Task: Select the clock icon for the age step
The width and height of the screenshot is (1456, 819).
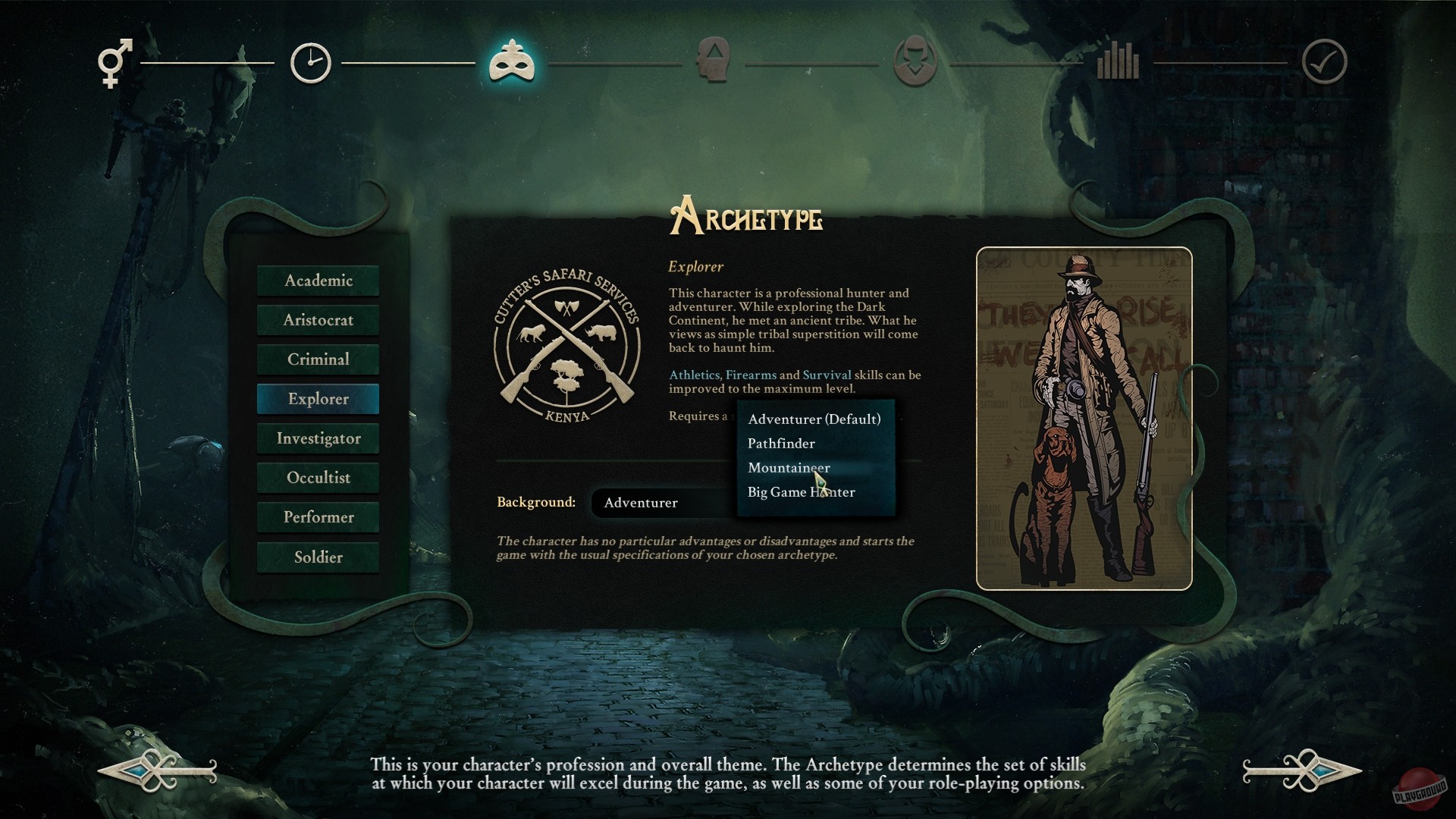Action: (x=310, y=63)
